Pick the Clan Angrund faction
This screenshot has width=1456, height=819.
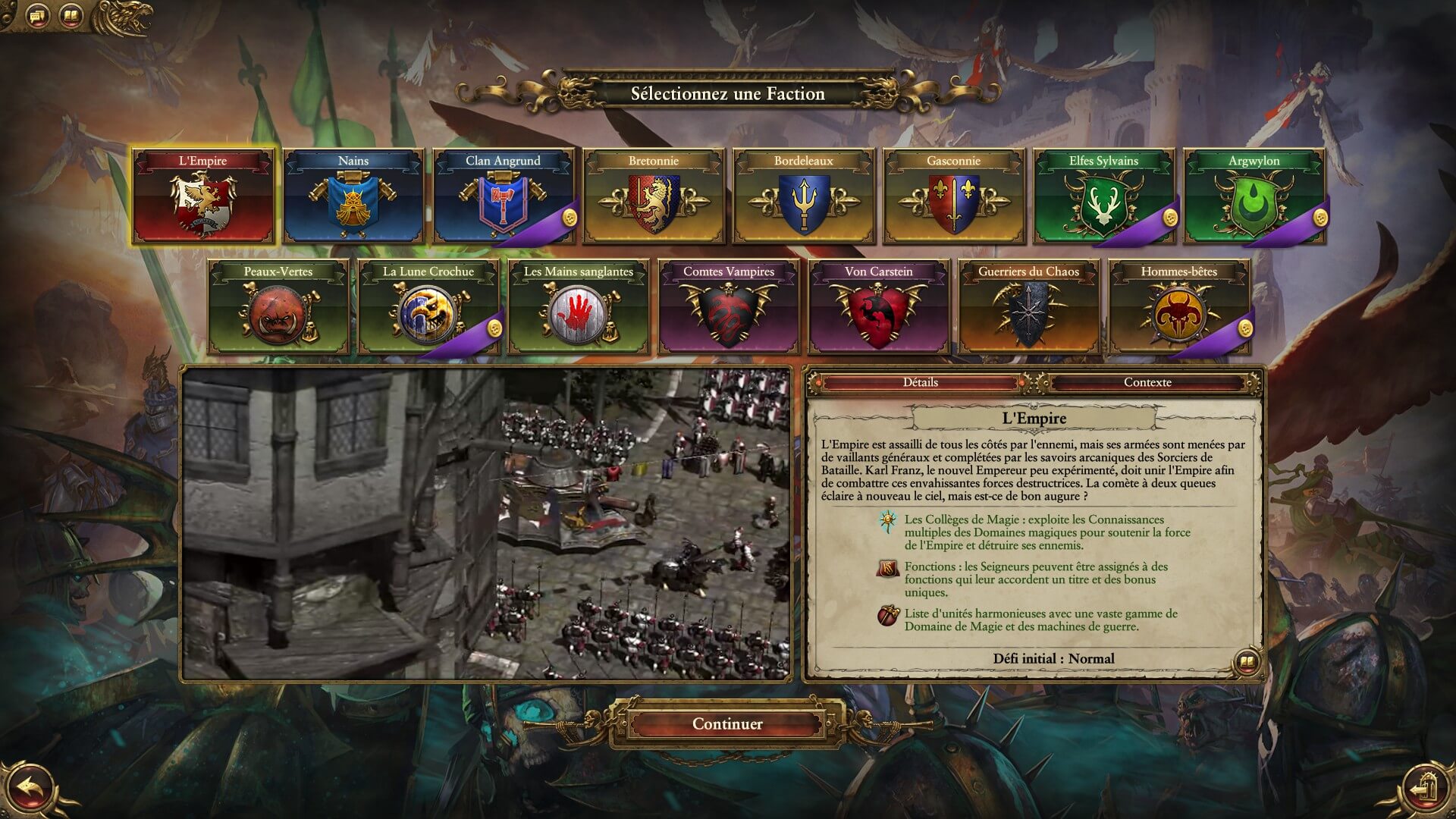click(503, 197)
